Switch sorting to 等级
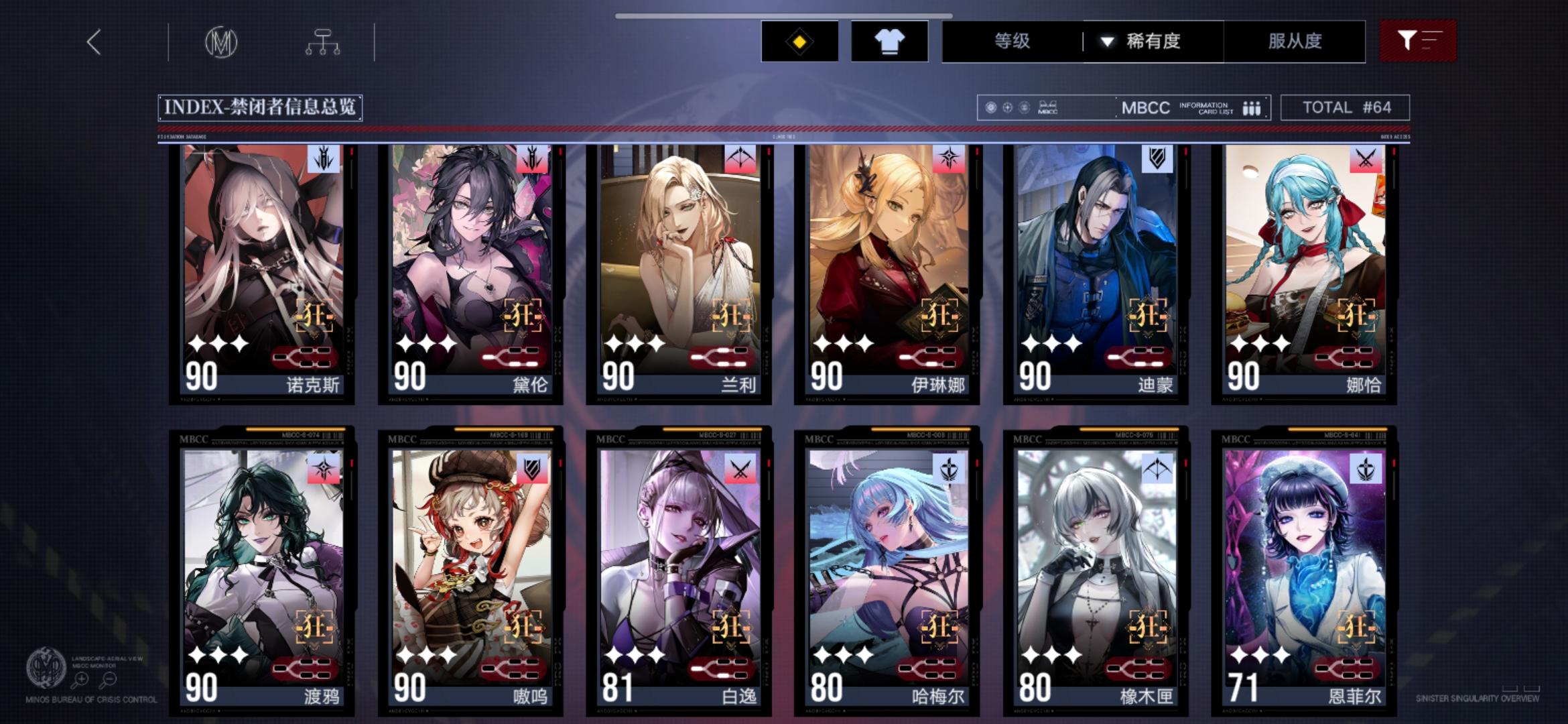 [1014, 42]
